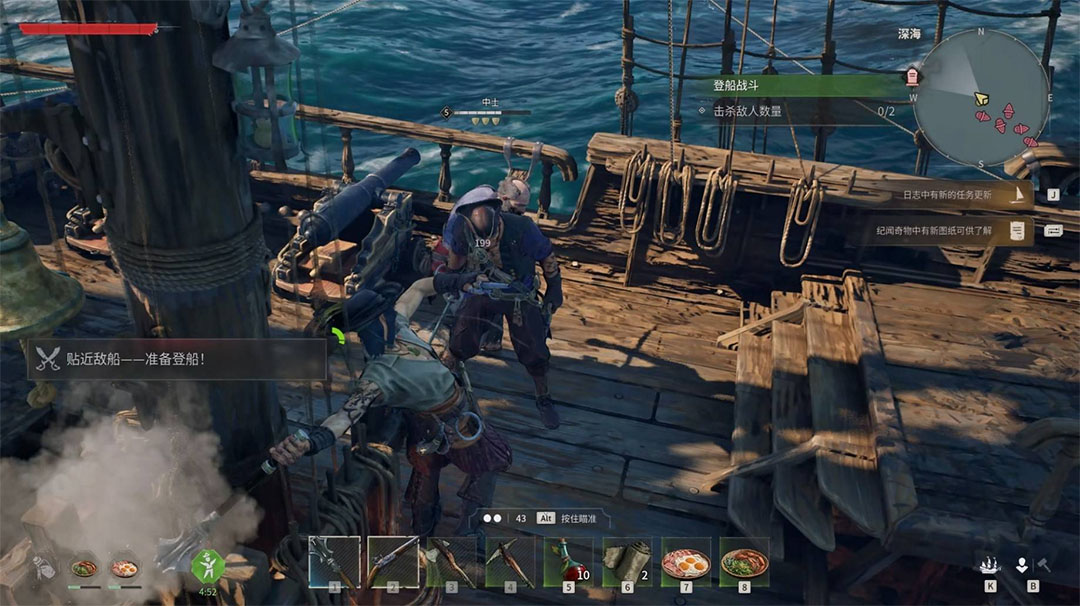Use the rolled bandage item in slot 6
Viewport: 1080px width, 606px height.
point(627,561)
